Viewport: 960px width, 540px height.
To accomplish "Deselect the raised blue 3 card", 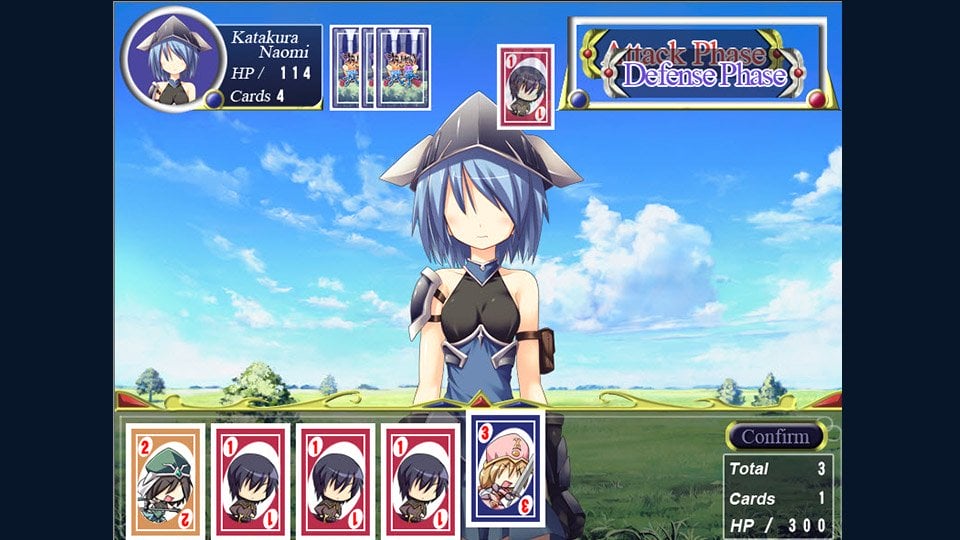I will coord(506,467).
